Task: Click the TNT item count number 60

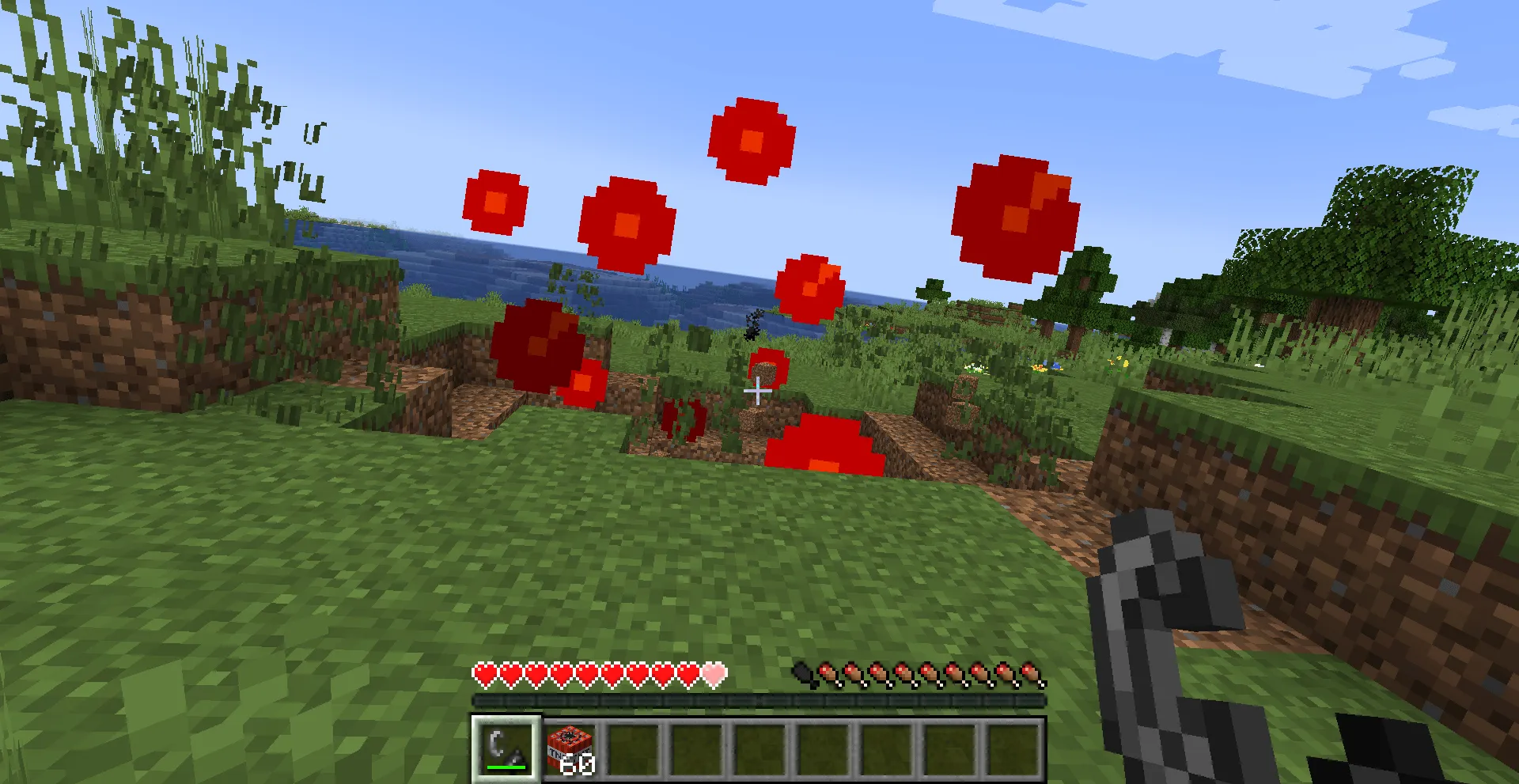Action: pyautogui.click(x=578, y=764)
